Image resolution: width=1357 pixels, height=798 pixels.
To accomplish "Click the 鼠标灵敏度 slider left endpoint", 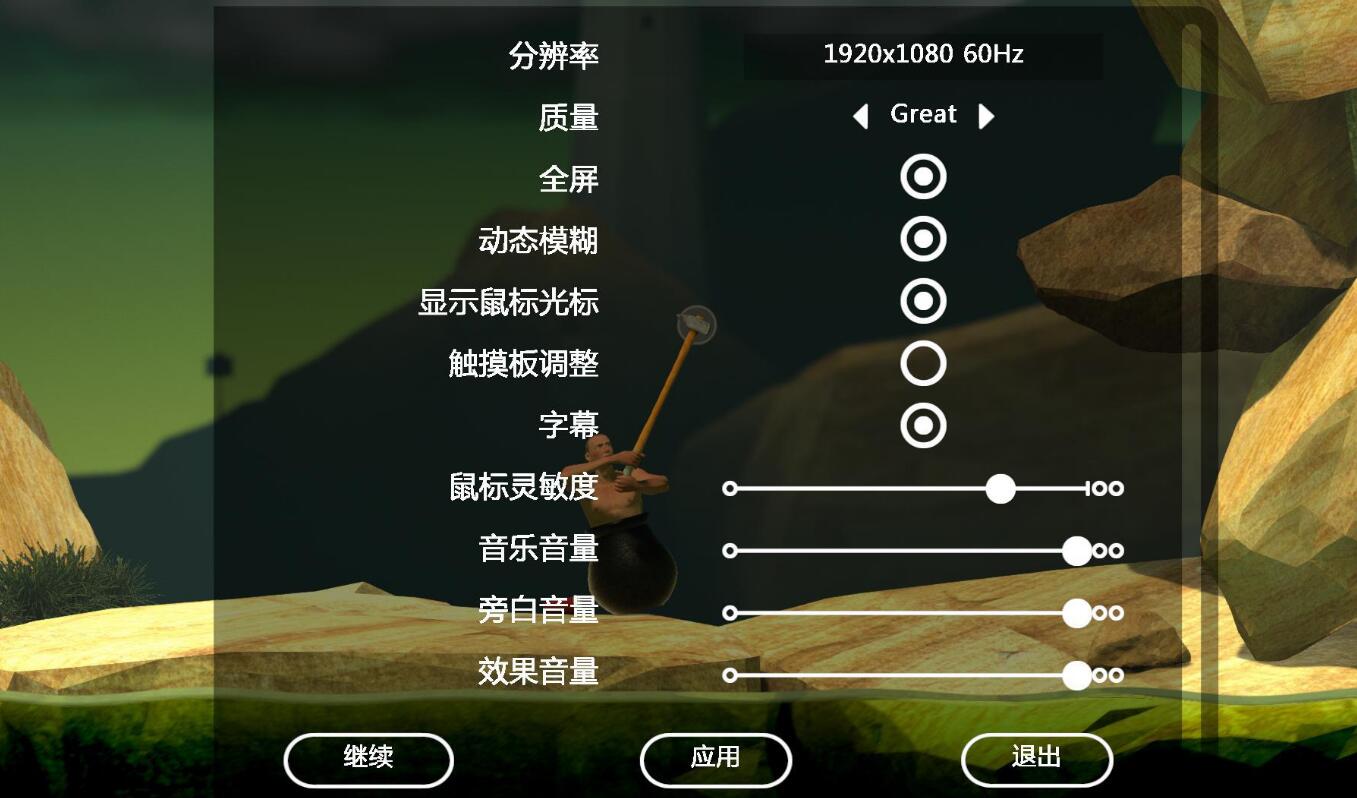I will (x=730, y=488).
